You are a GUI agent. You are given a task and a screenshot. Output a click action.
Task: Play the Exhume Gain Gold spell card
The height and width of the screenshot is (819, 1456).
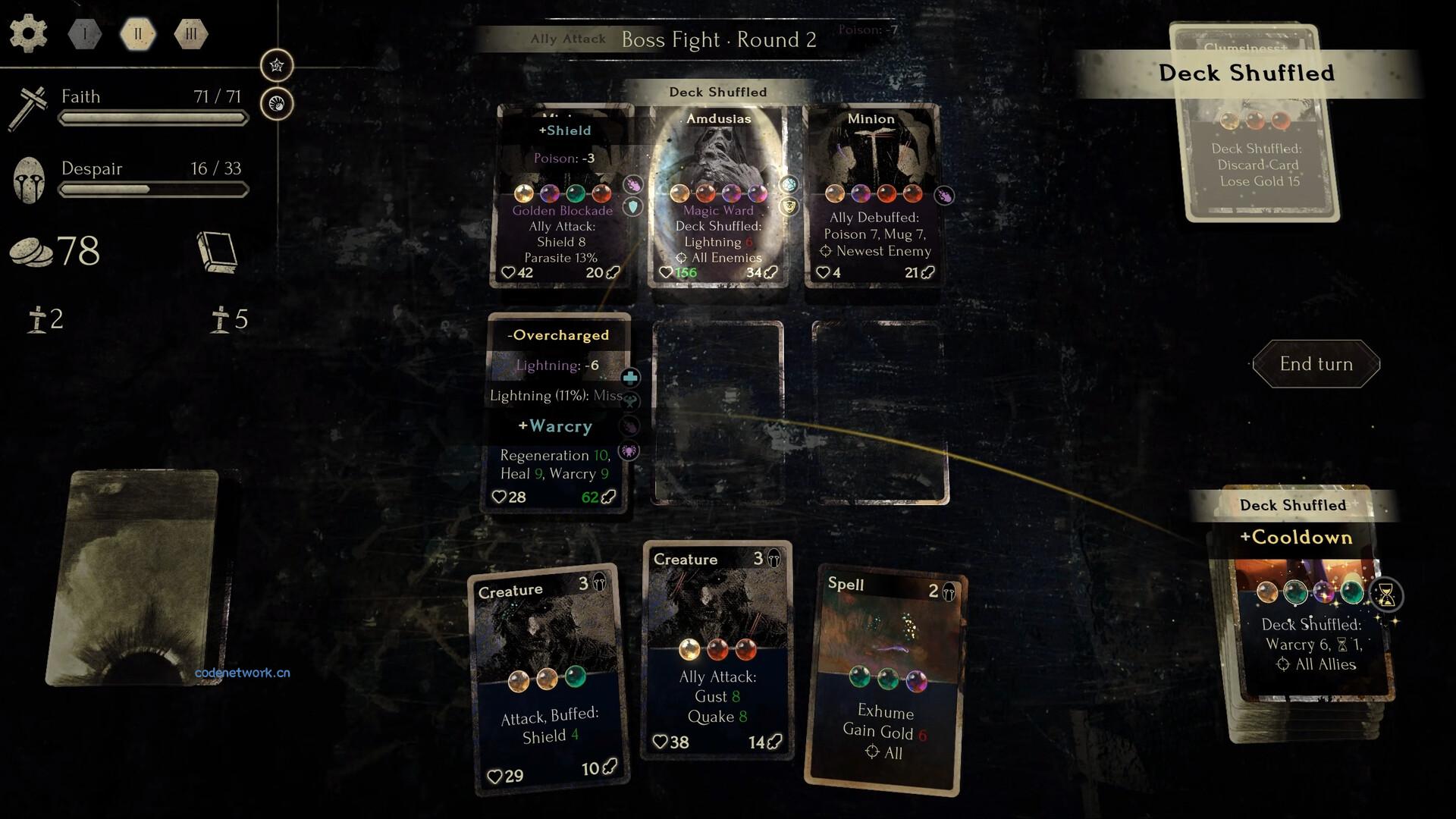885,681
